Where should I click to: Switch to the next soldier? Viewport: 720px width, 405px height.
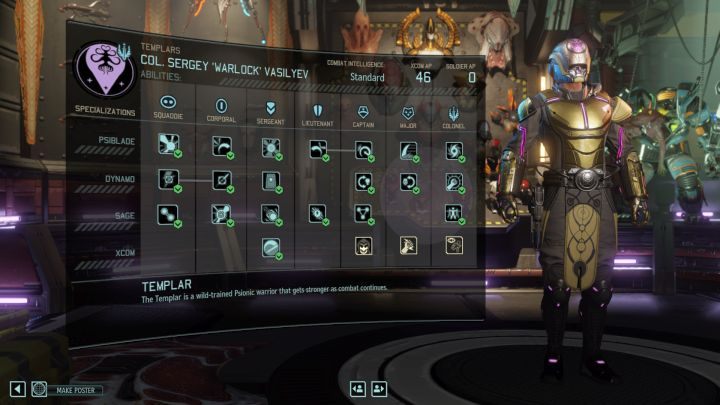pyautogui.click(x=379, y=389)
